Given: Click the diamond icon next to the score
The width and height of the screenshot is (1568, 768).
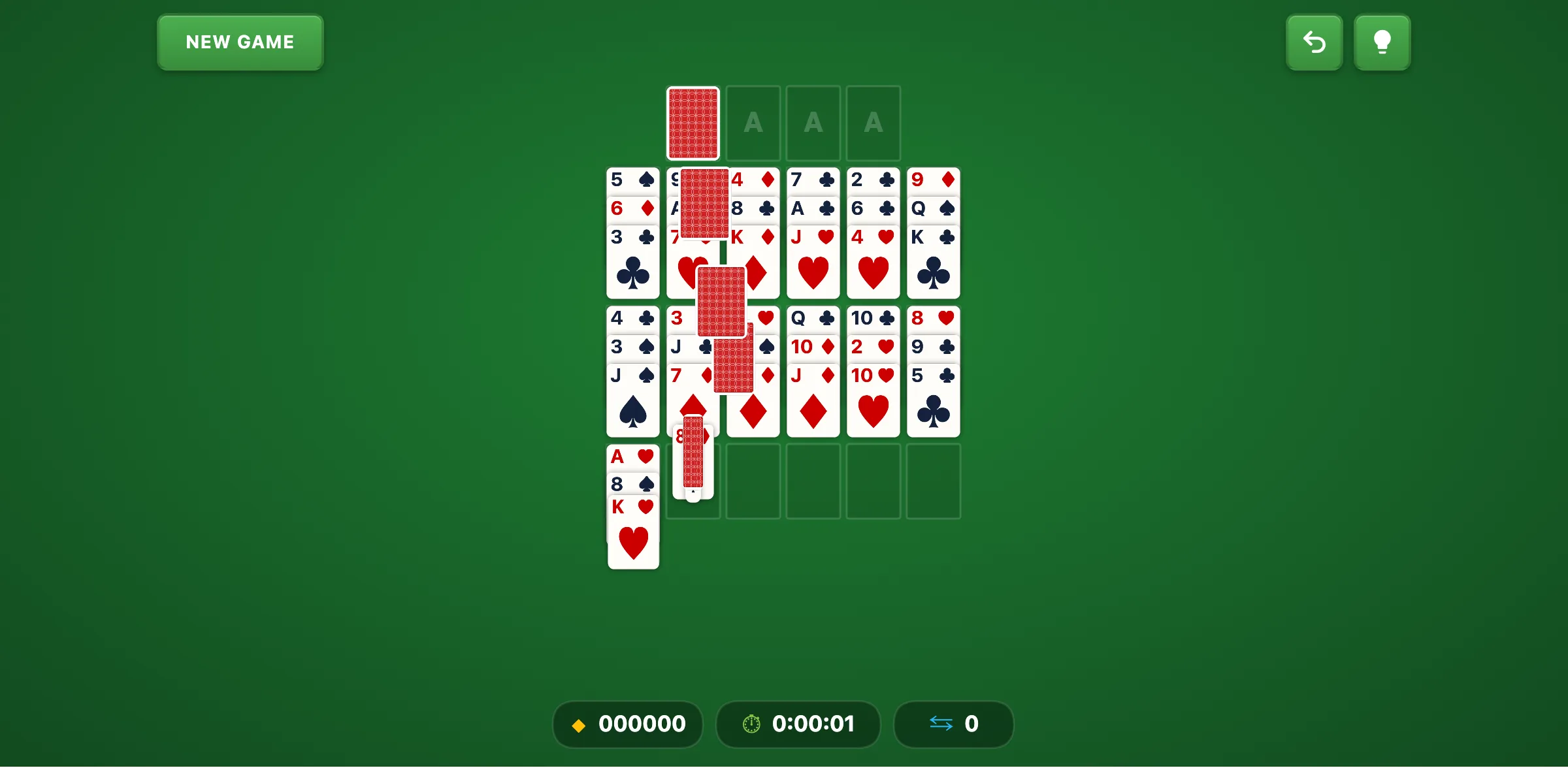Looking at the screenshot, I should 578,724.
